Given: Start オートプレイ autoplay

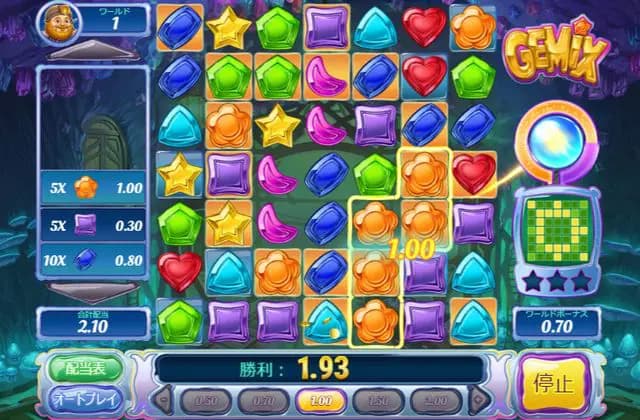Looking at the screenshot, I should coord(84,400).
